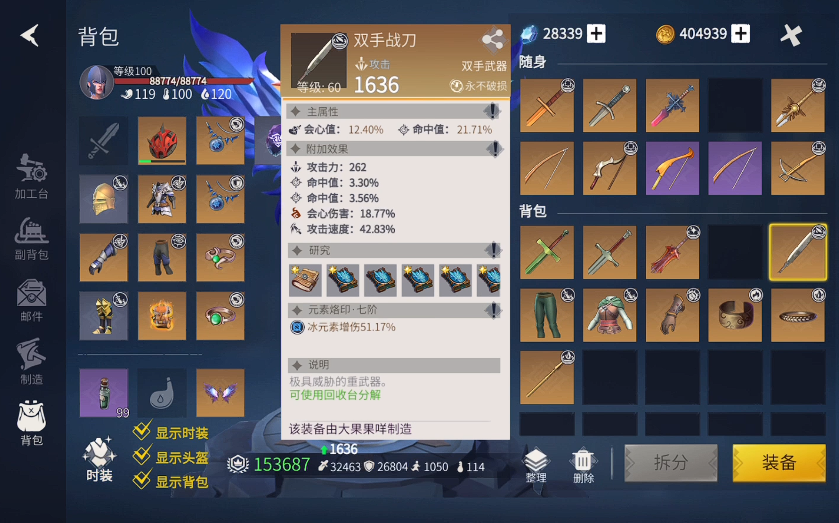Click the 拆分 split button
Screen dimensions: 839x523
pos(671,463)
